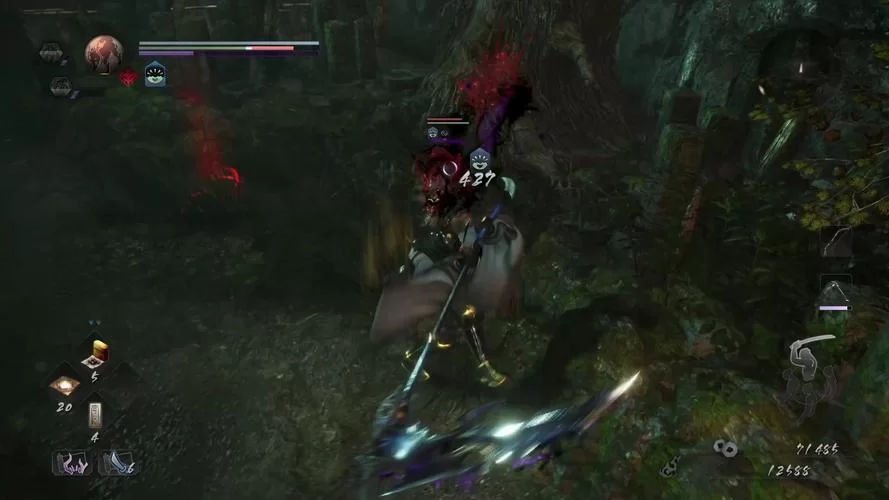Use the paper talisman with 4 left

96,415
